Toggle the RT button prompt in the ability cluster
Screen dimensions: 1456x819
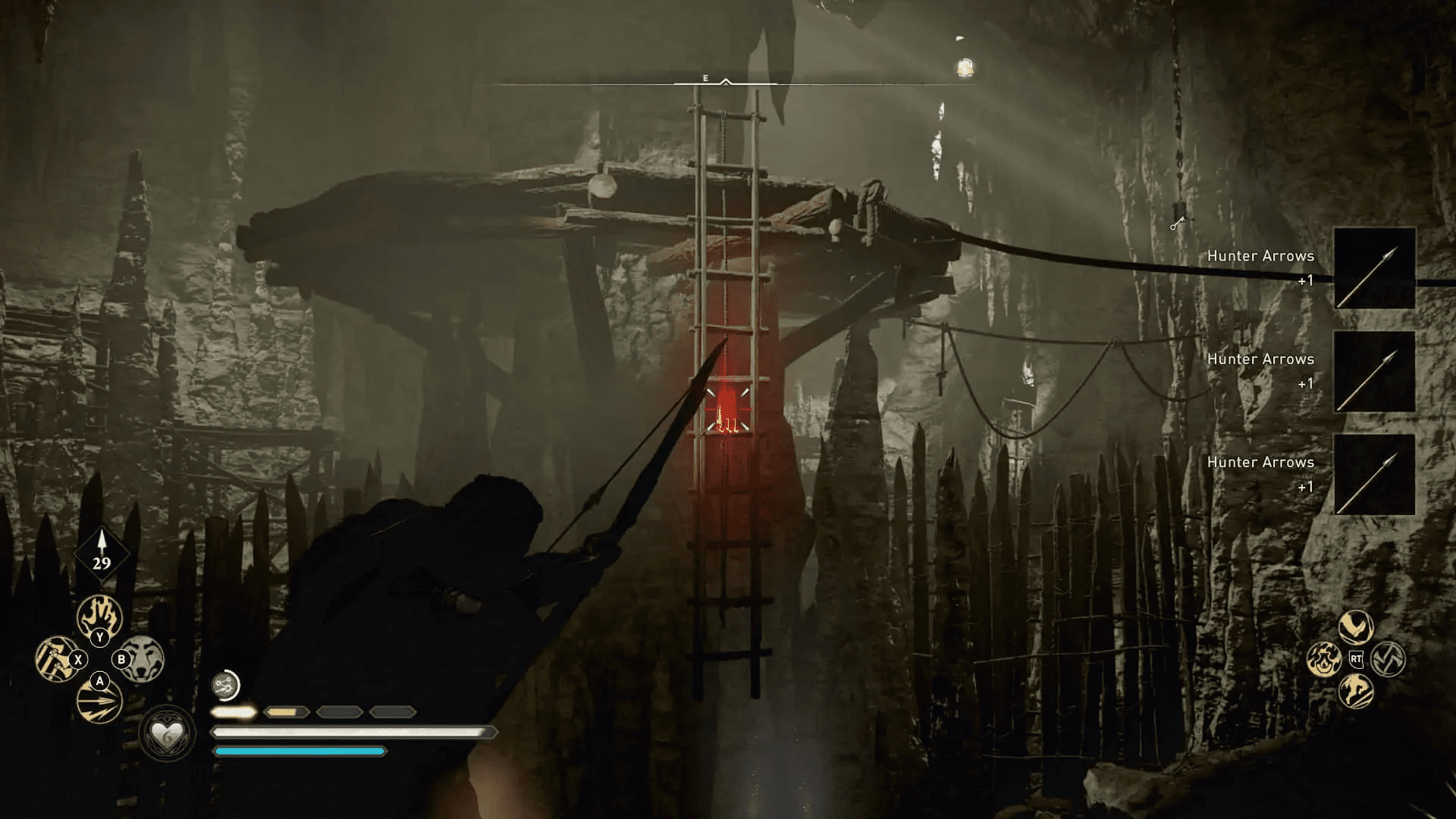coord(1356,659)
